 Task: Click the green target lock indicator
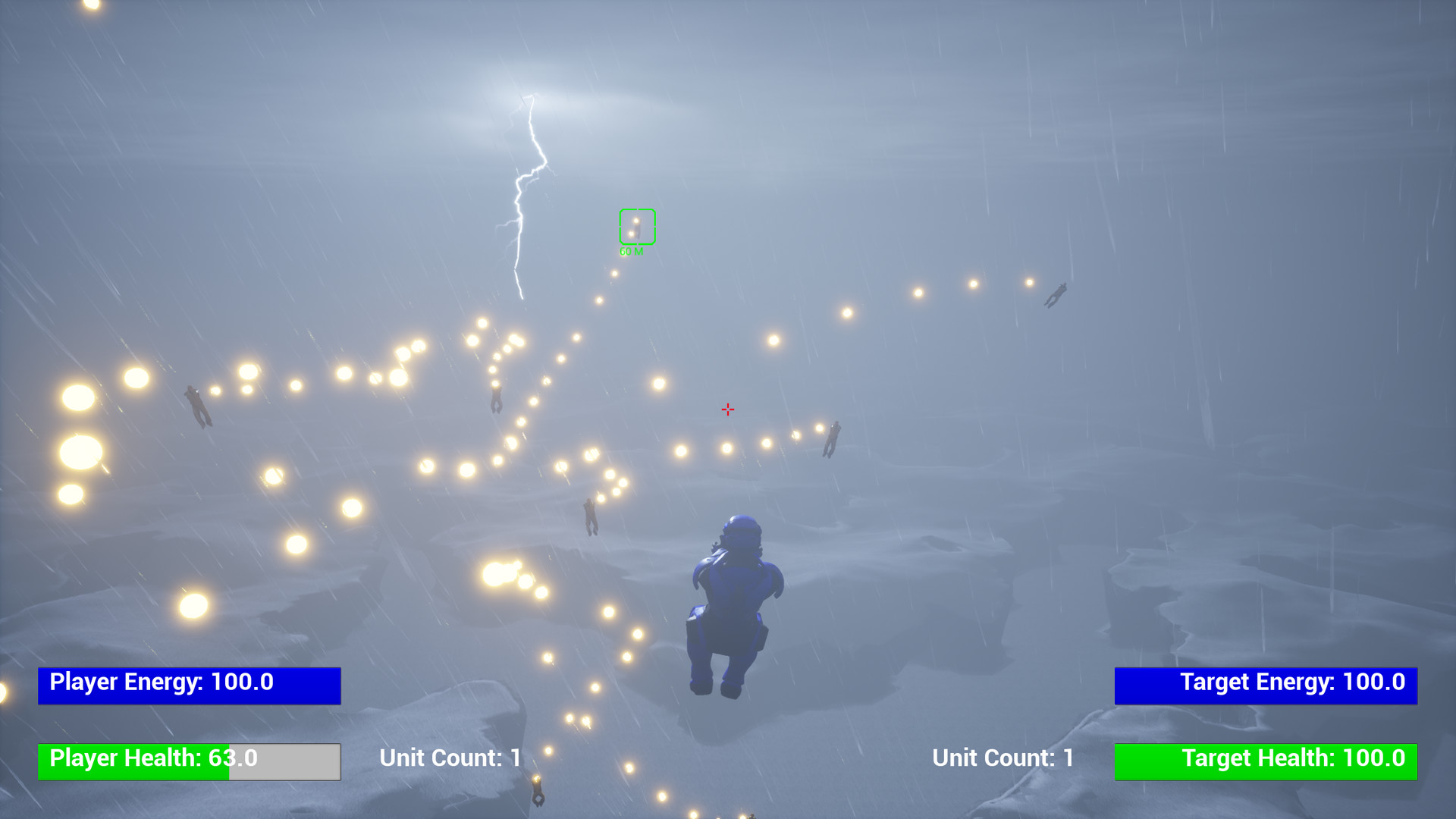[637, 224]
